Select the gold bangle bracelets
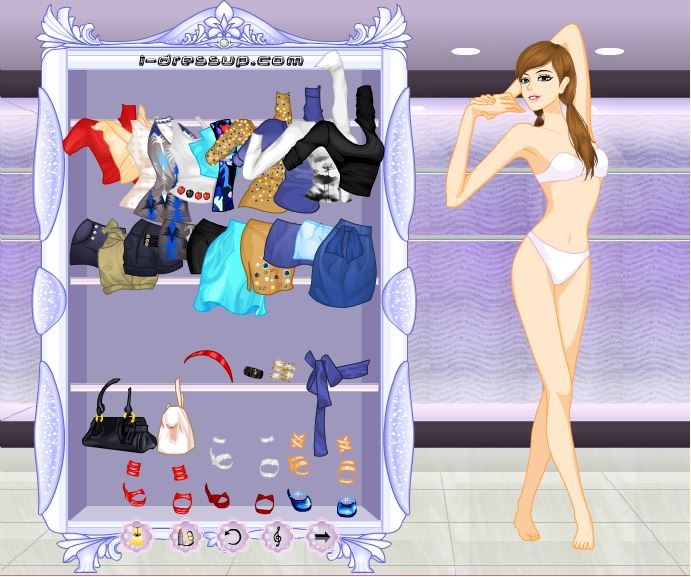 [284, 370]
